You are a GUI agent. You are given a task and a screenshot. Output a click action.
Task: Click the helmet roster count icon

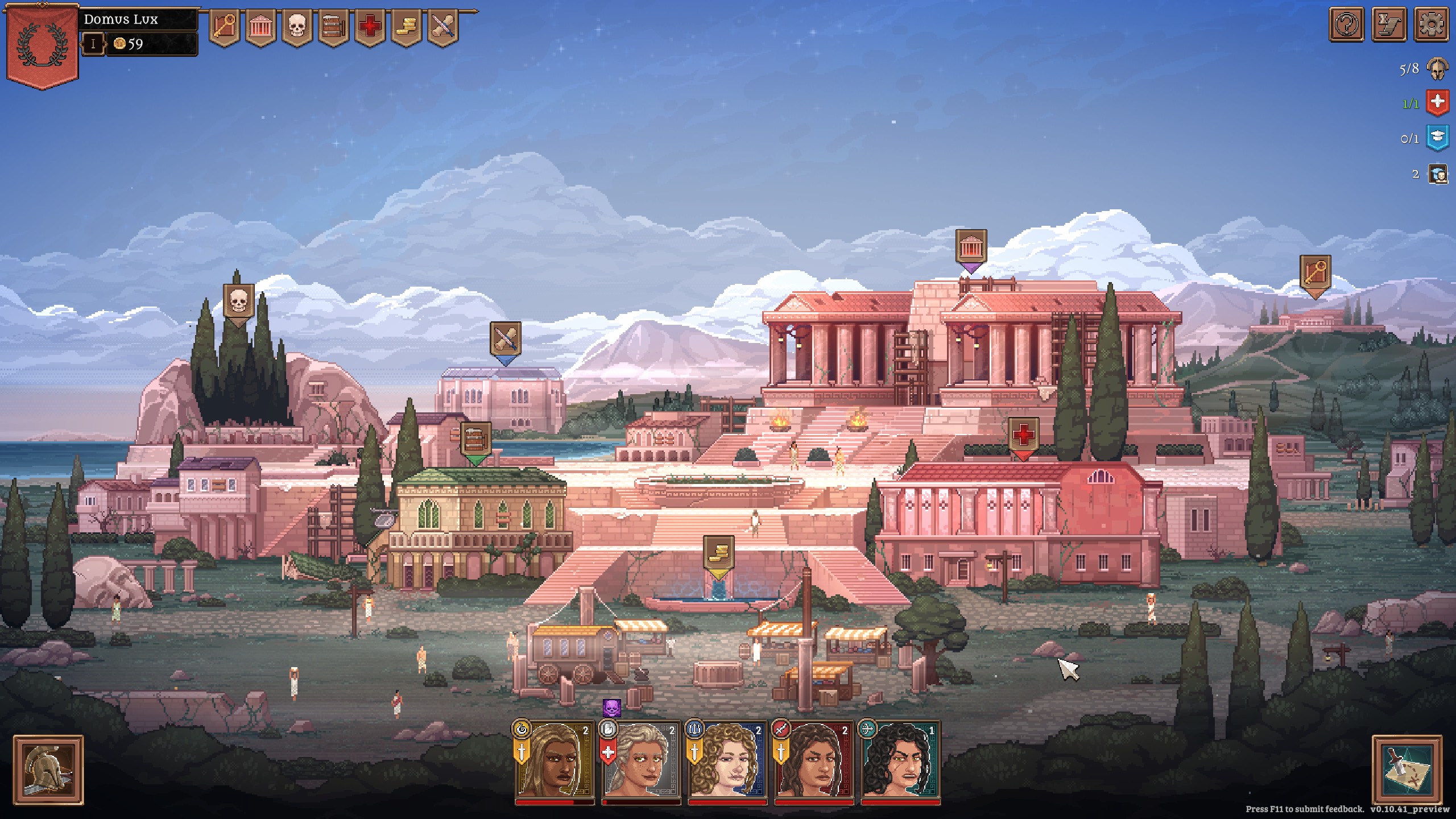[1439, 69]
